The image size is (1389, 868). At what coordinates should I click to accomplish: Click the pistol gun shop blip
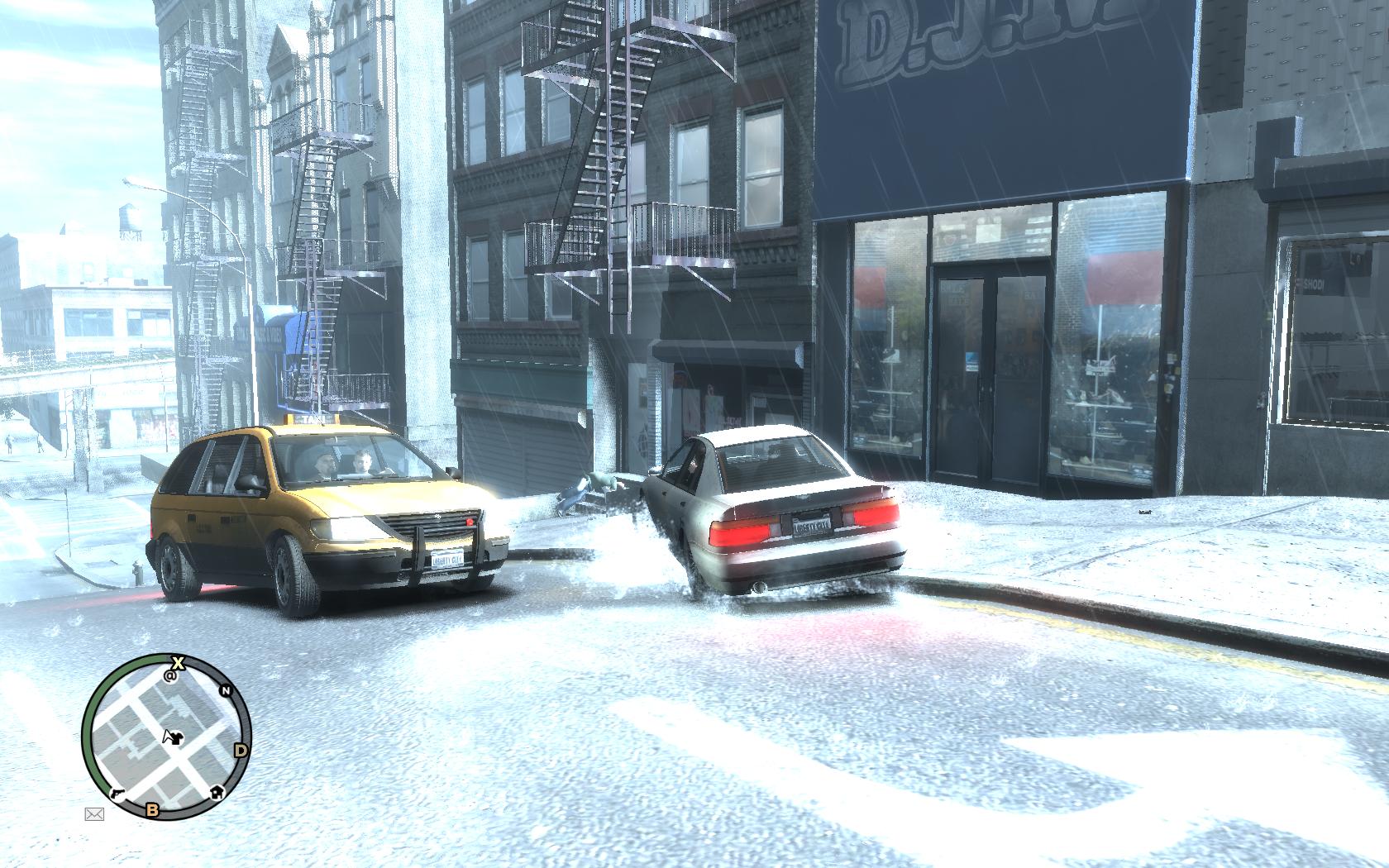(117, 791)
